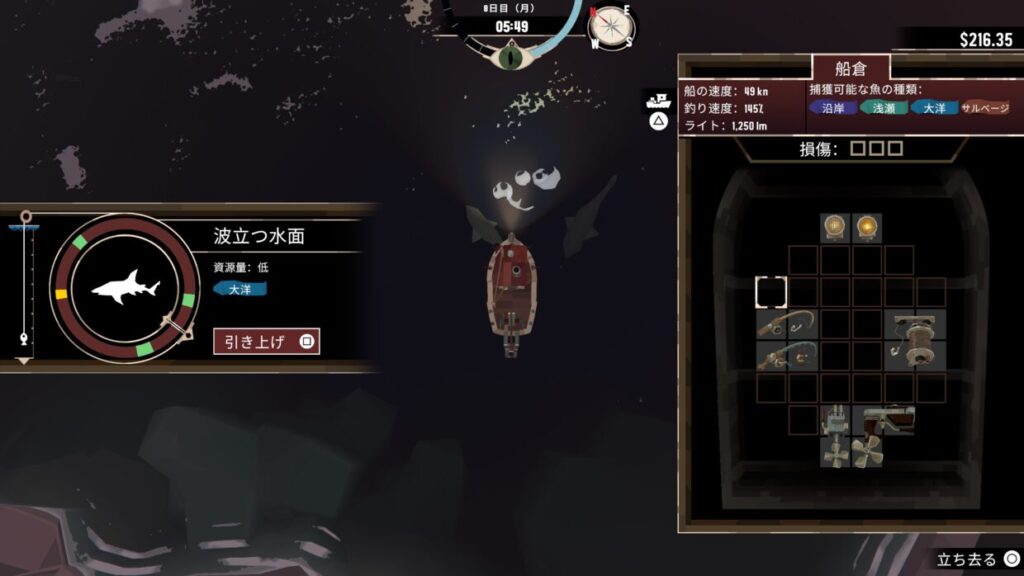The width and height of the screenshot is (1024, 576).
Task: Select the rope winch reel in the cargo
Action: [x=914, y=339]
